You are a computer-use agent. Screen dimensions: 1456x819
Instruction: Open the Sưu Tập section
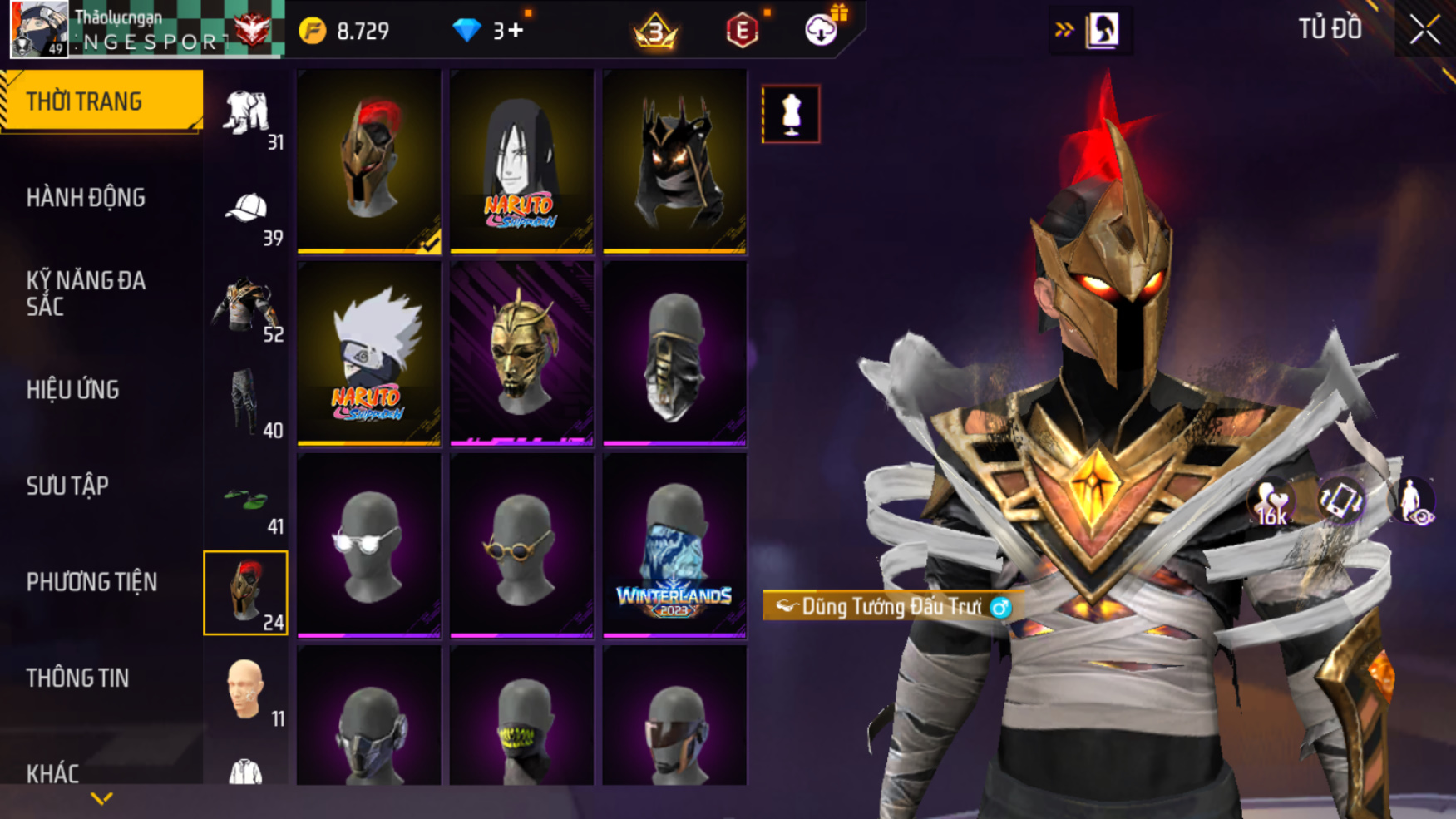pos(67,486)
